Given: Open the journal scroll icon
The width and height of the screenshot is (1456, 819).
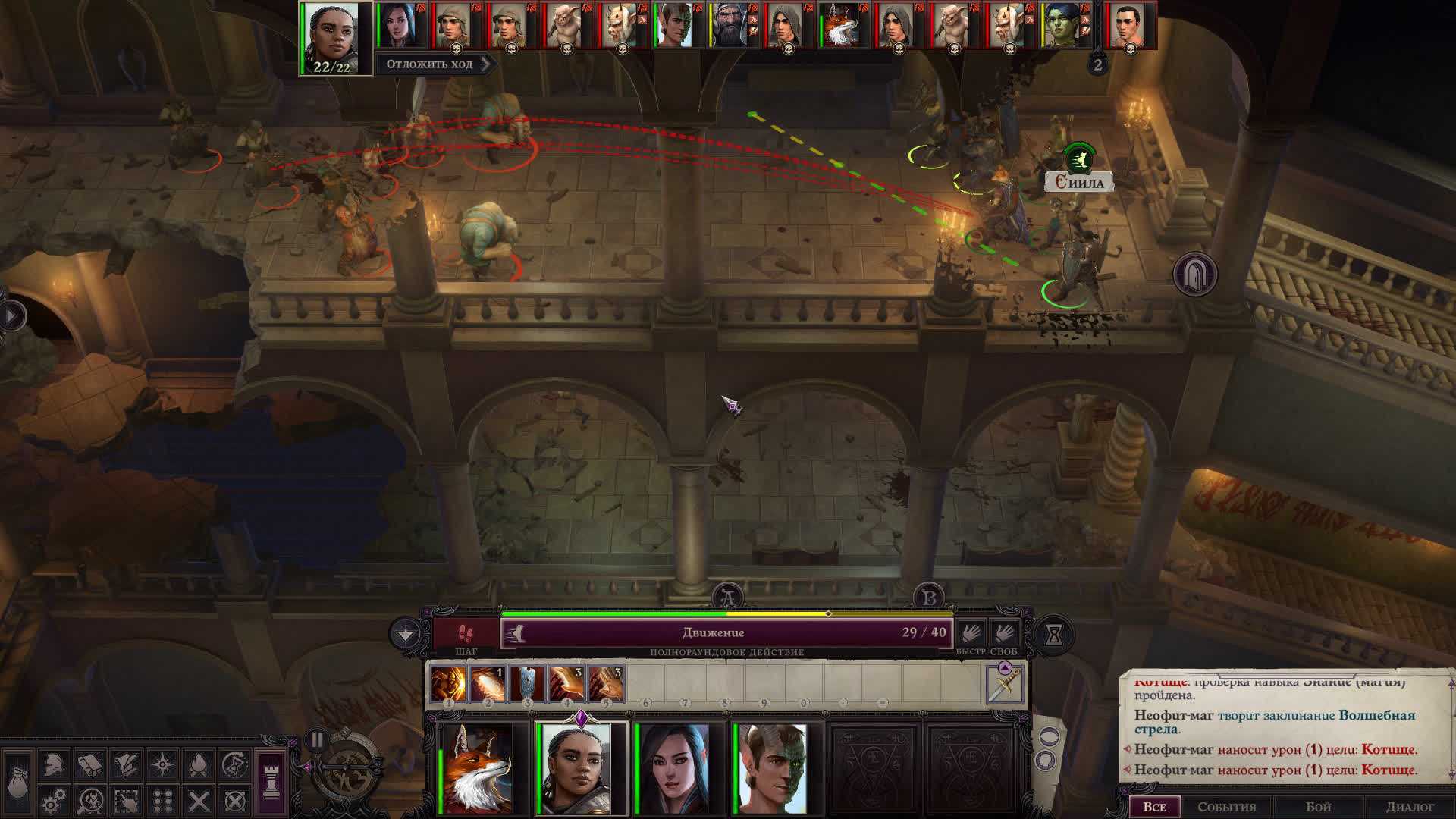Looking at the screenshot, I should click(x=89, y=764).
